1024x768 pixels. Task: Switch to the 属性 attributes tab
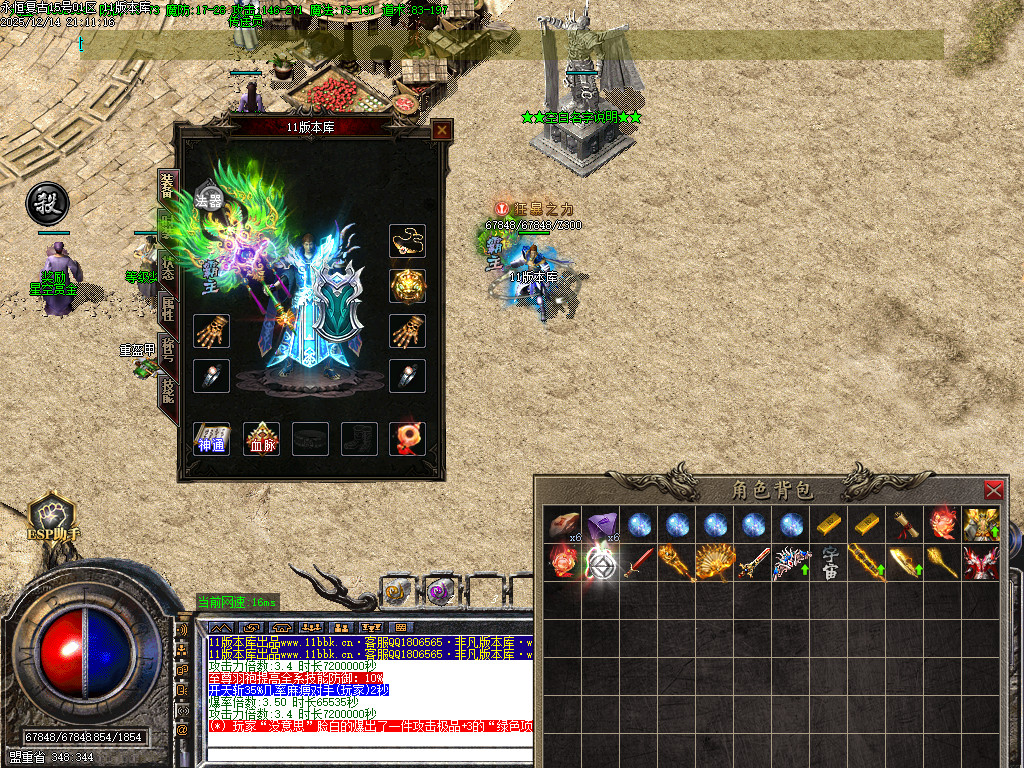167,311
